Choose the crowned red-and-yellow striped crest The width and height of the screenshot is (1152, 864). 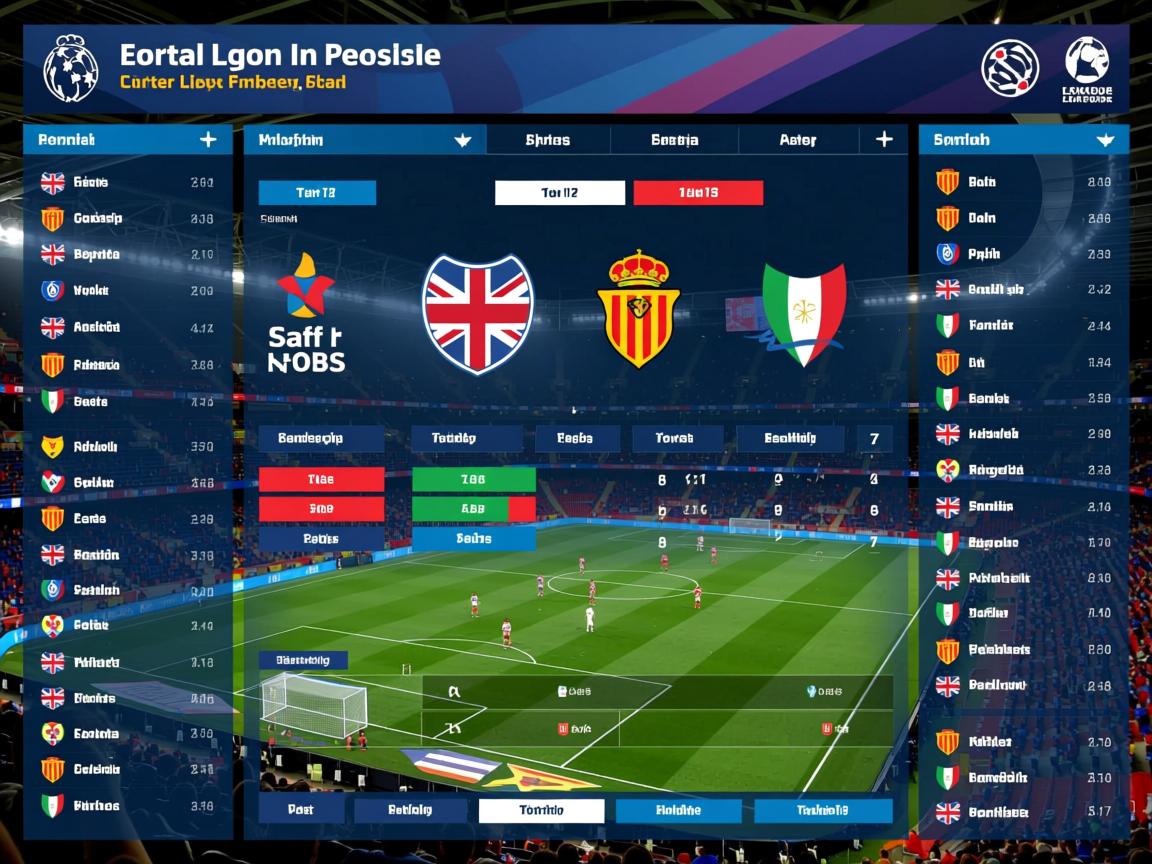(x=638, y=310)
